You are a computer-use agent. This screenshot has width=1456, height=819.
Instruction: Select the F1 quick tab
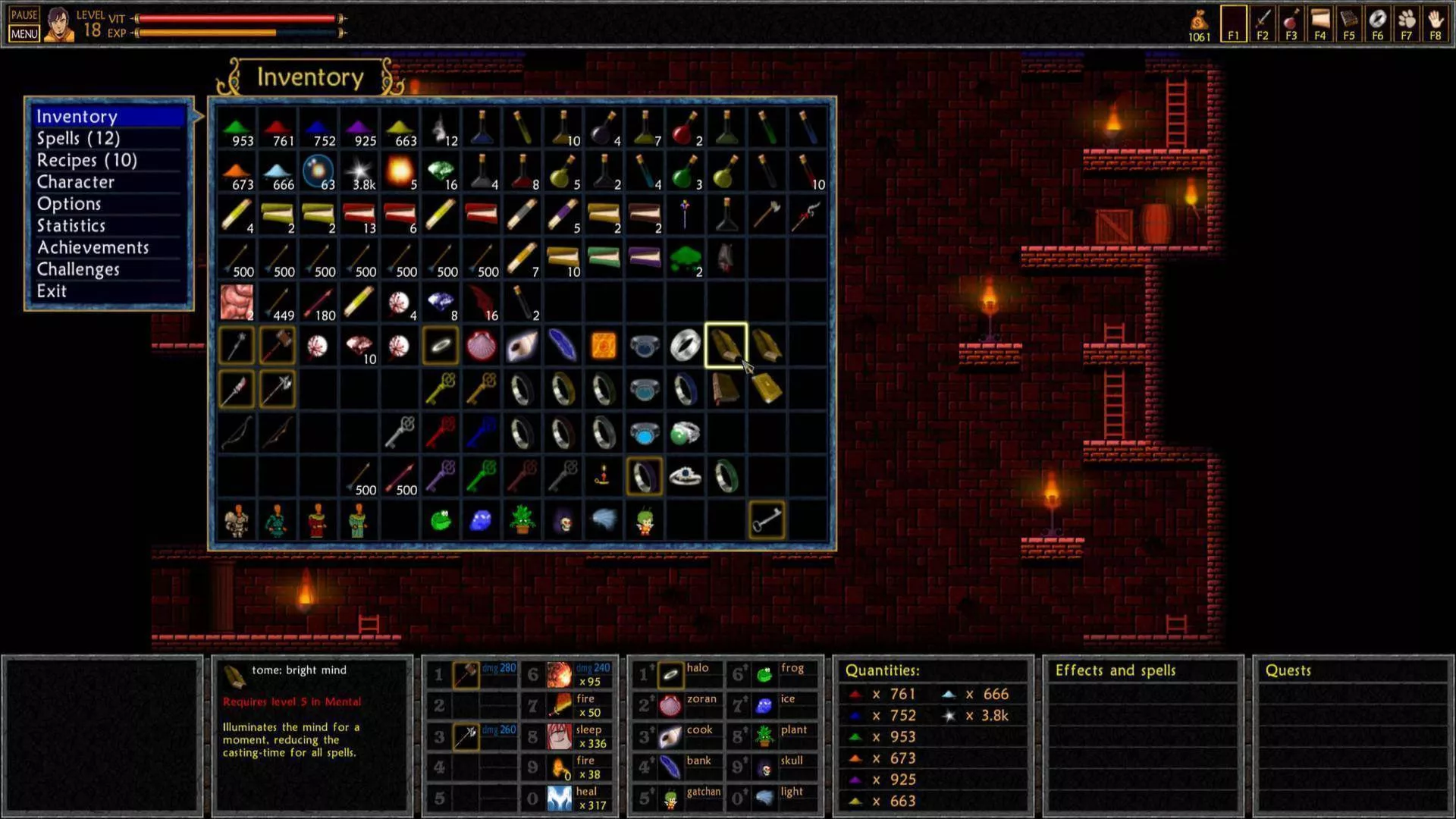[x=1233, y=24]
